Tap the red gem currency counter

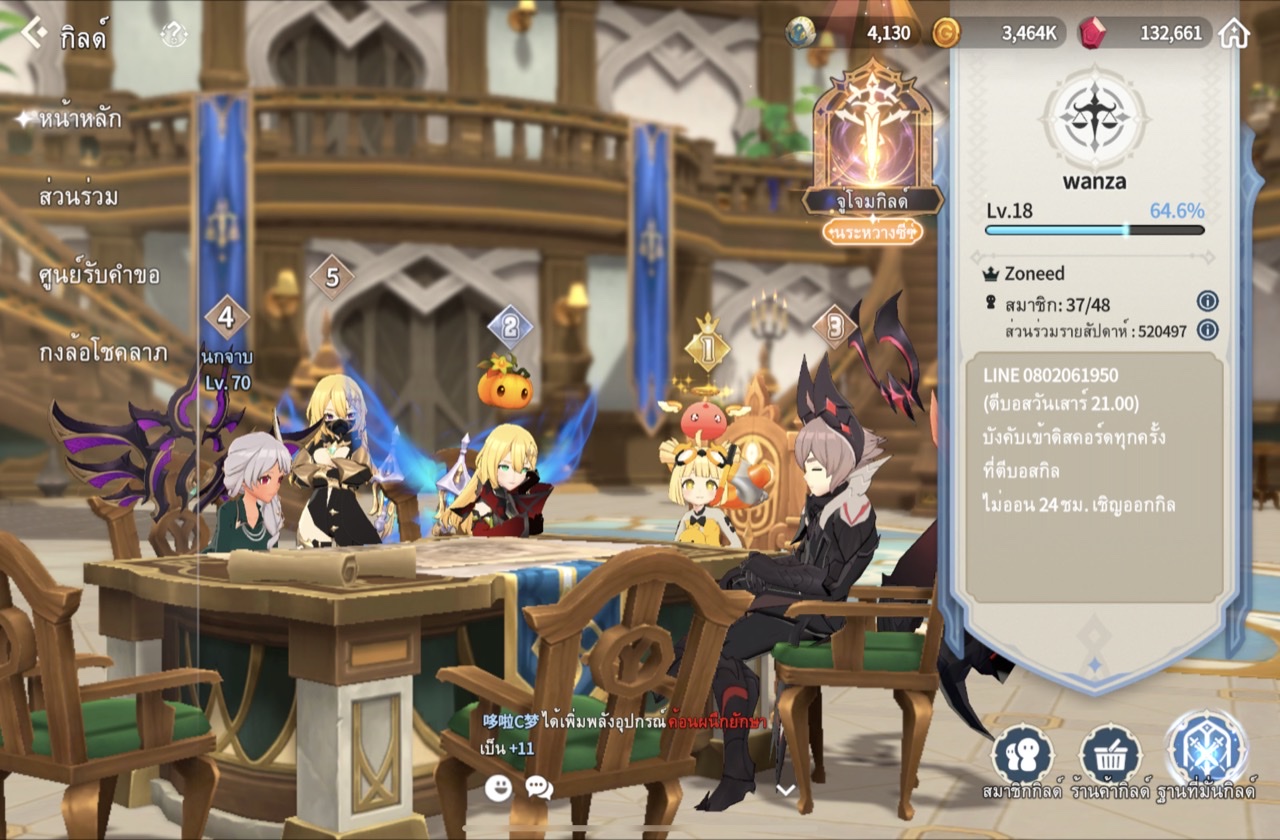point(1146,33)
